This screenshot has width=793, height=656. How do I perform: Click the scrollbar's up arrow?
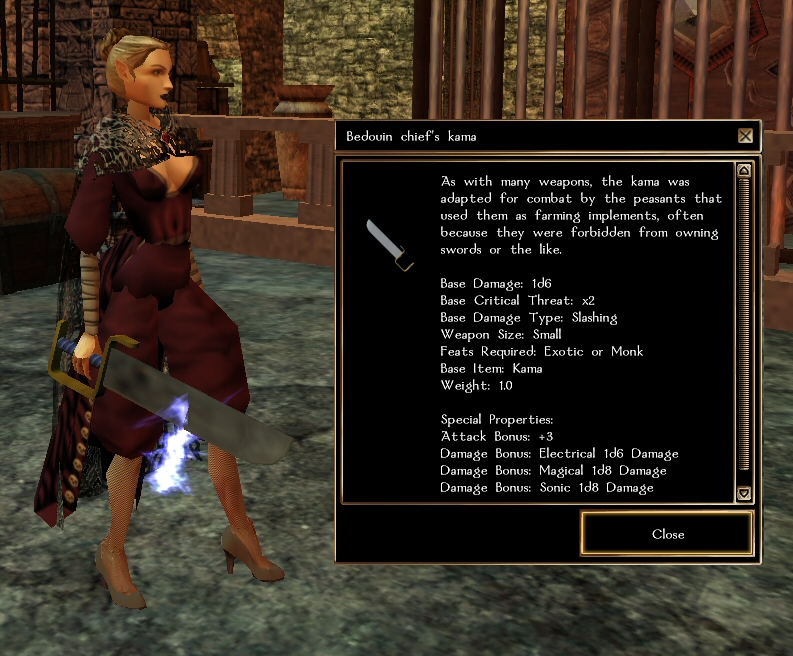(743, 170)
